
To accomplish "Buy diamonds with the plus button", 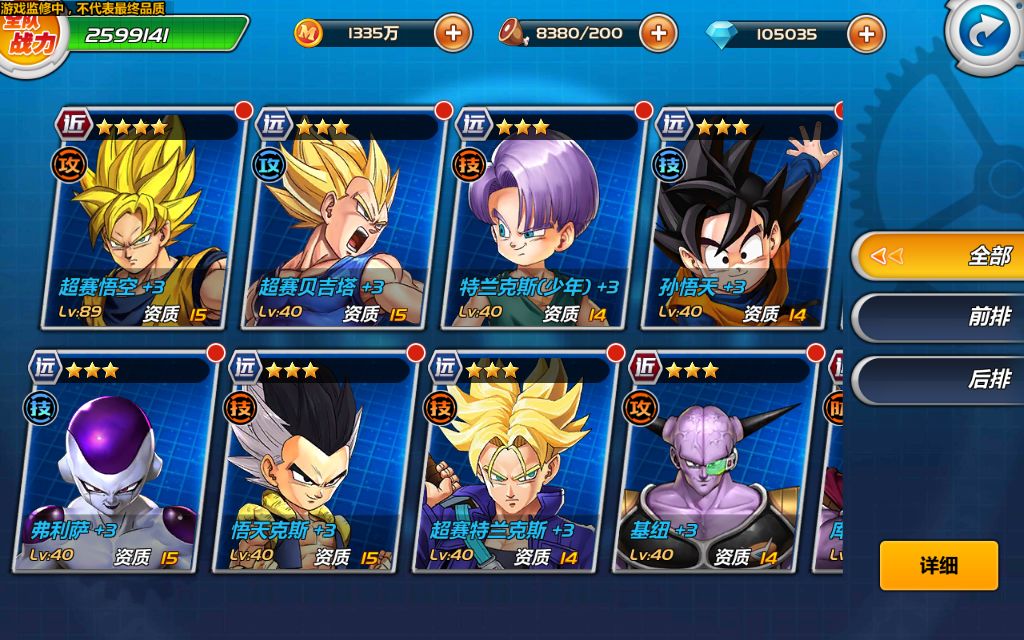I will 865,34.
